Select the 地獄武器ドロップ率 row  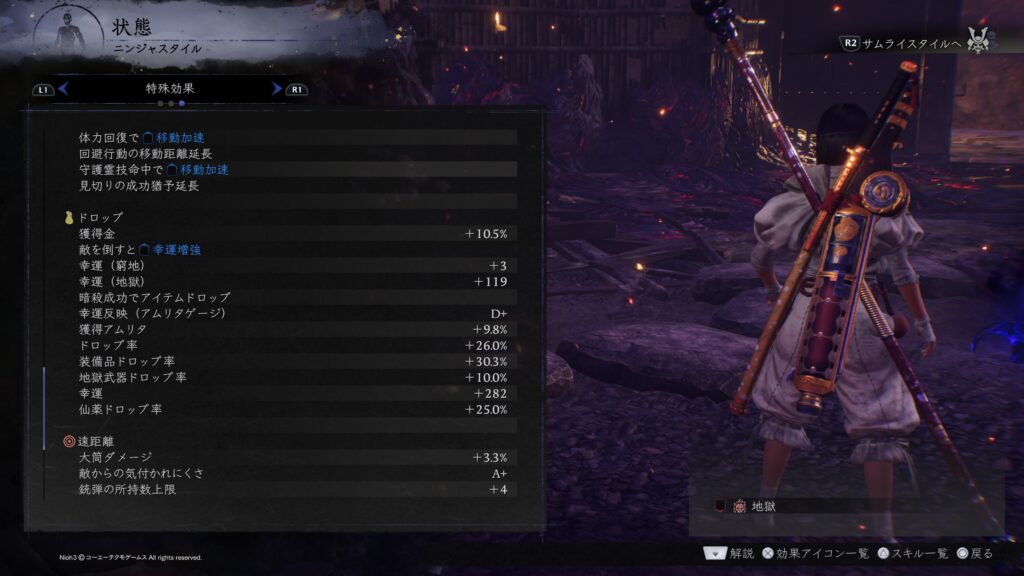pos(290,377)
